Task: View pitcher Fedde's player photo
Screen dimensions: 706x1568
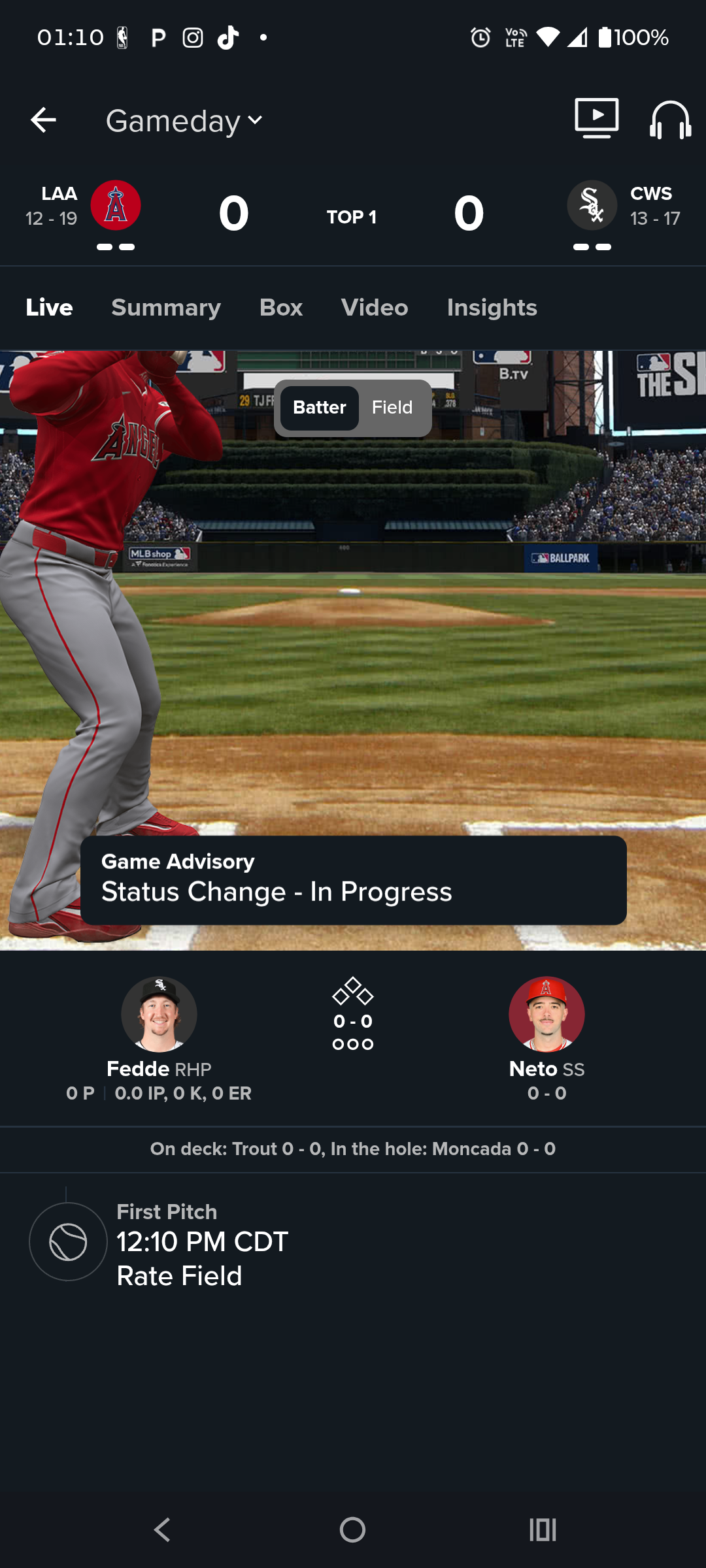Action: coord(159,1014)
